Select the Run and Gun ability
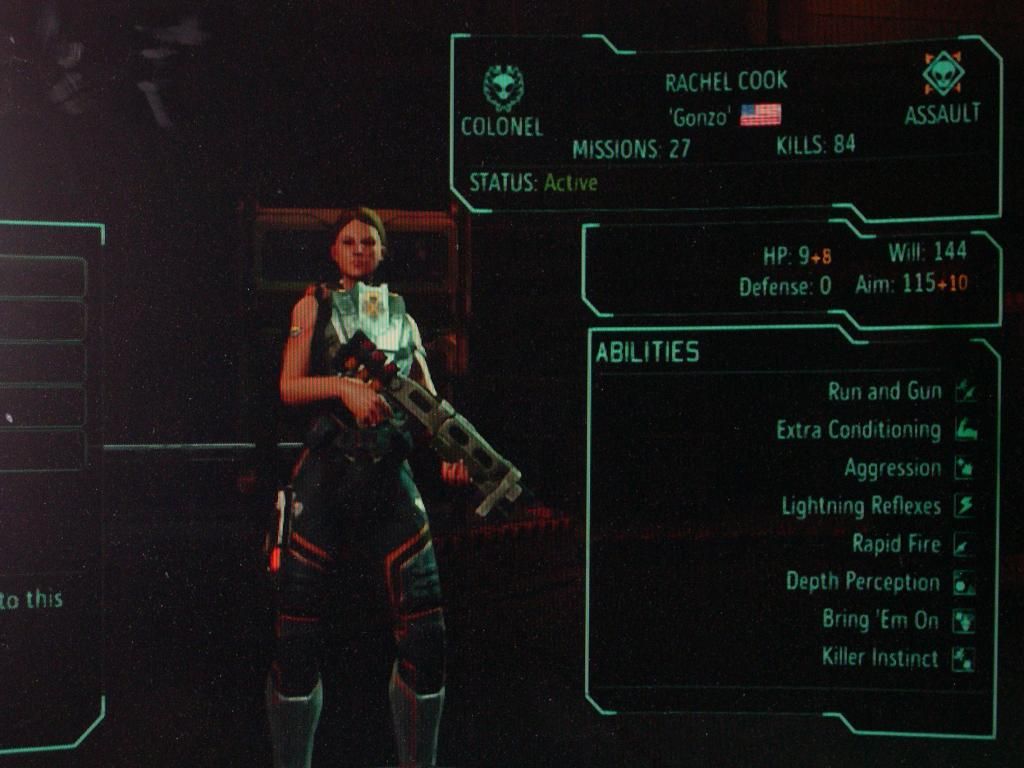 (885, 391)
